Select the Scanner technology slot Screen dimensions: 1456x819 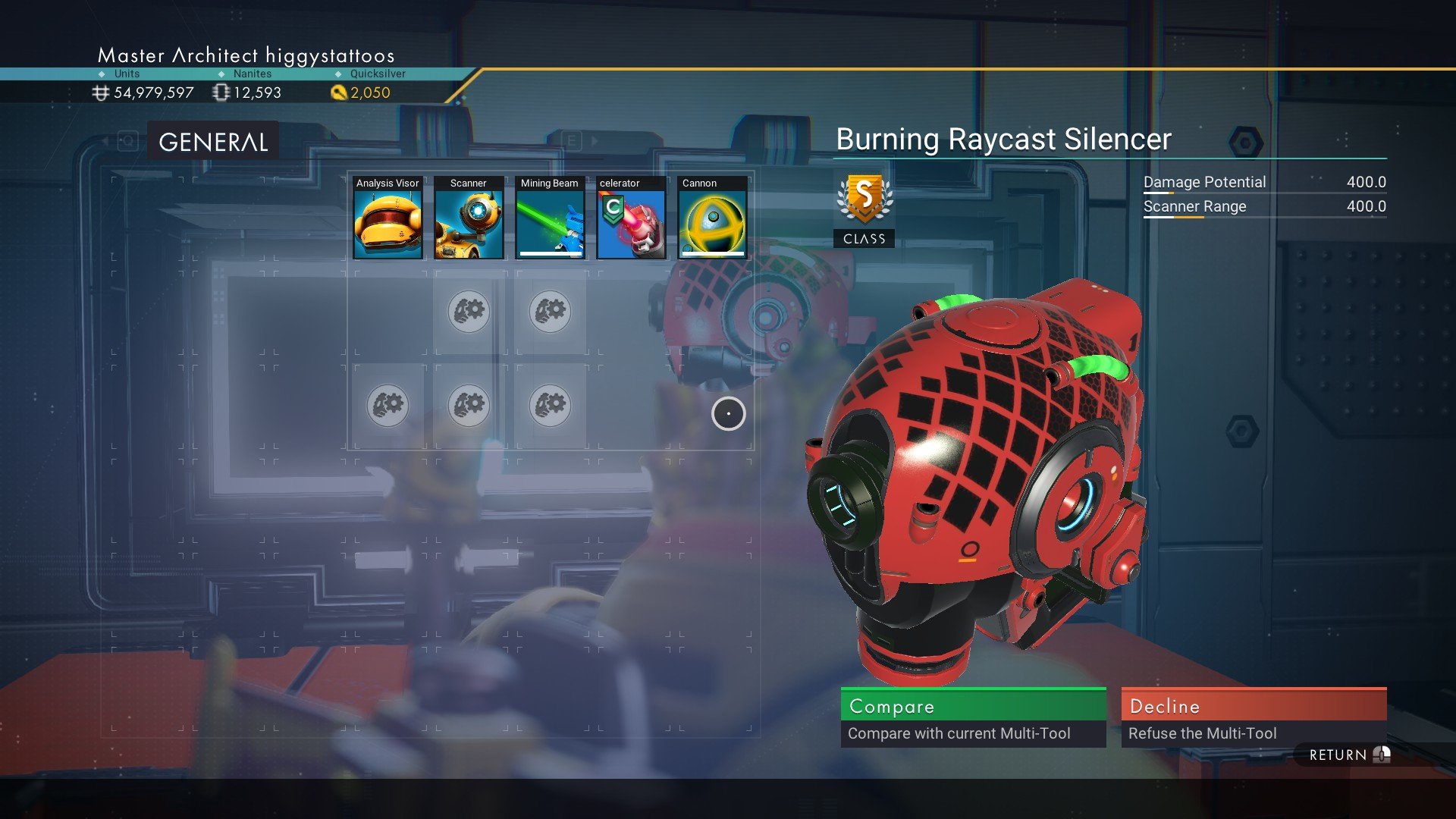point(469,218)
